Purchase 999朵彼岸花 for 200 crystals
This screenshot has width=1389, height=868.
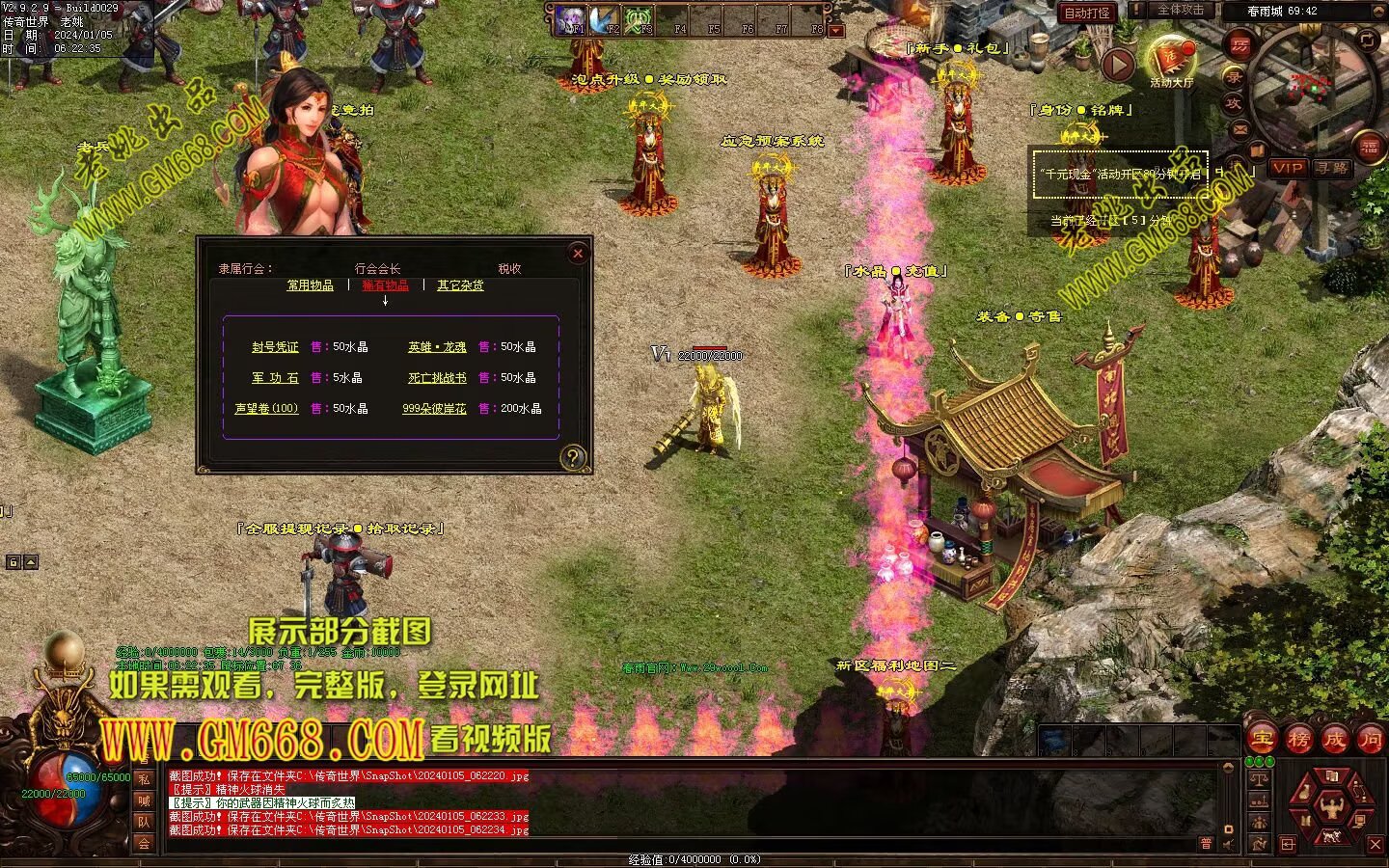pos(434,409)
